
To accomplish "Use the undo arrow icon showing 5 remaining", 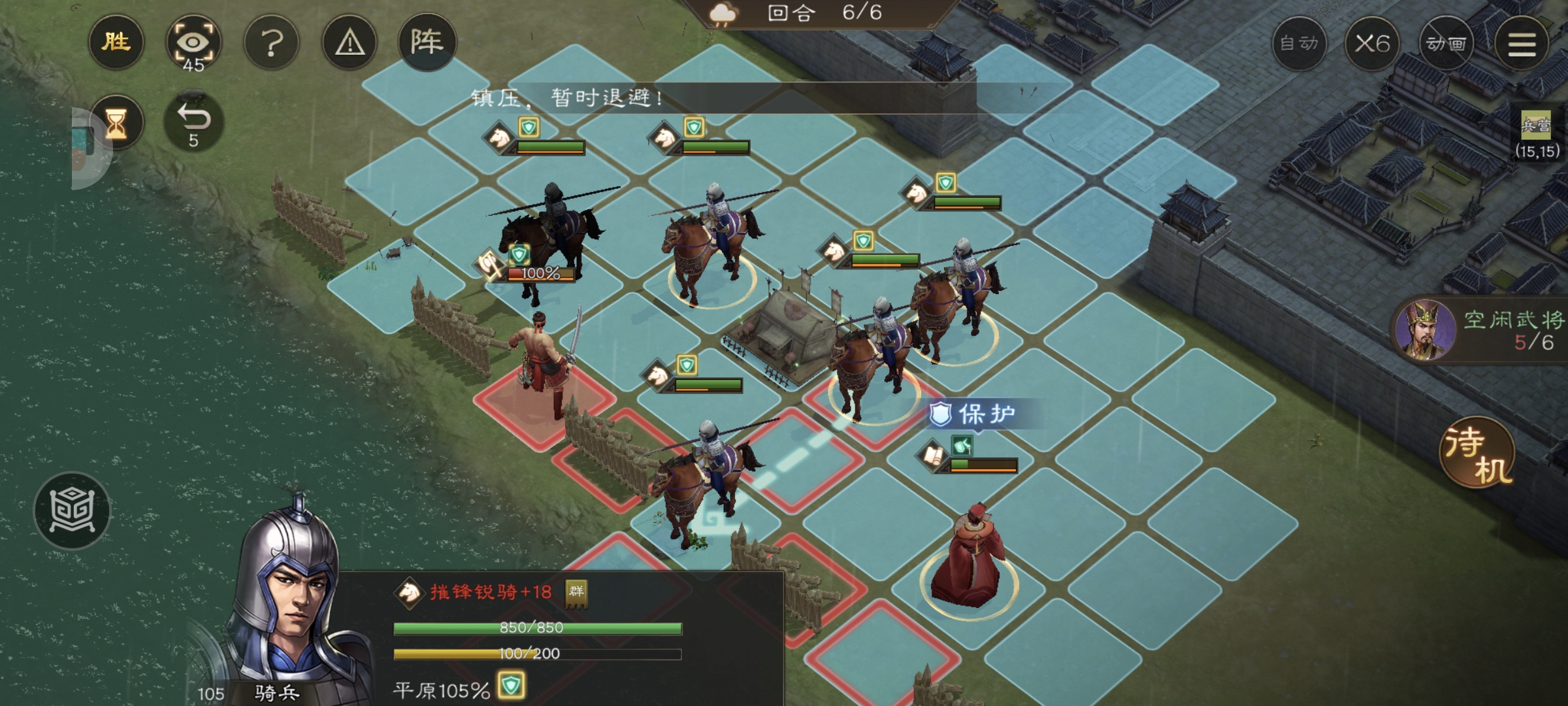I will click(193, 119).
